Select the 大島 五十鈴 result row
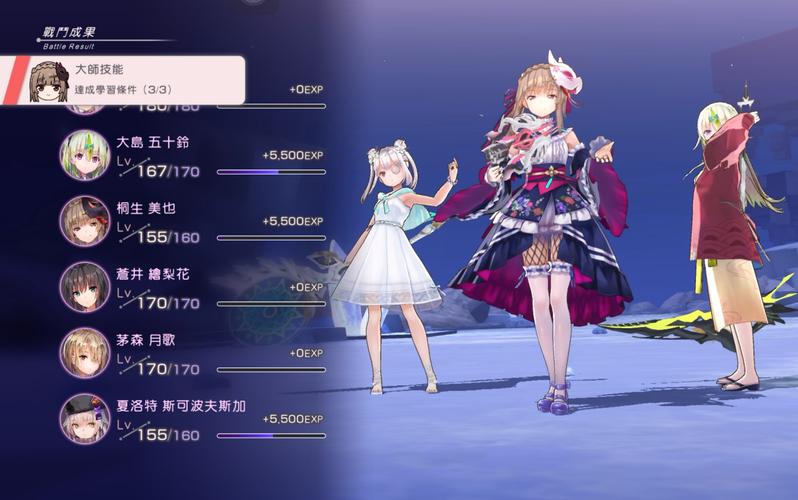Viewport: 798px width, 500px height. [x=190, y=157]
